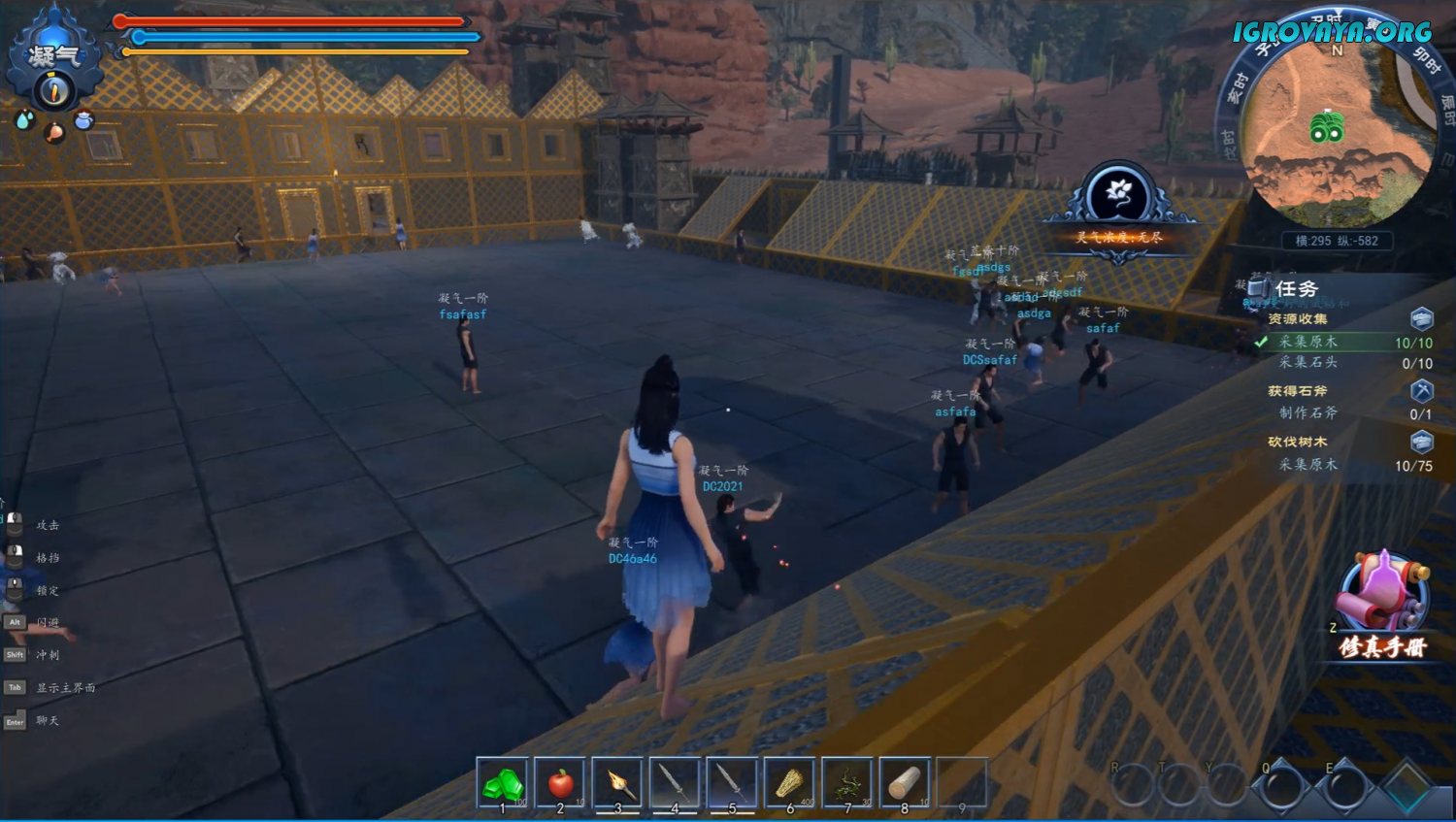The width and height of the screenshot is (1456, 822).
Task: Click the drumstick hunger icon
Action: click(54, 131)
